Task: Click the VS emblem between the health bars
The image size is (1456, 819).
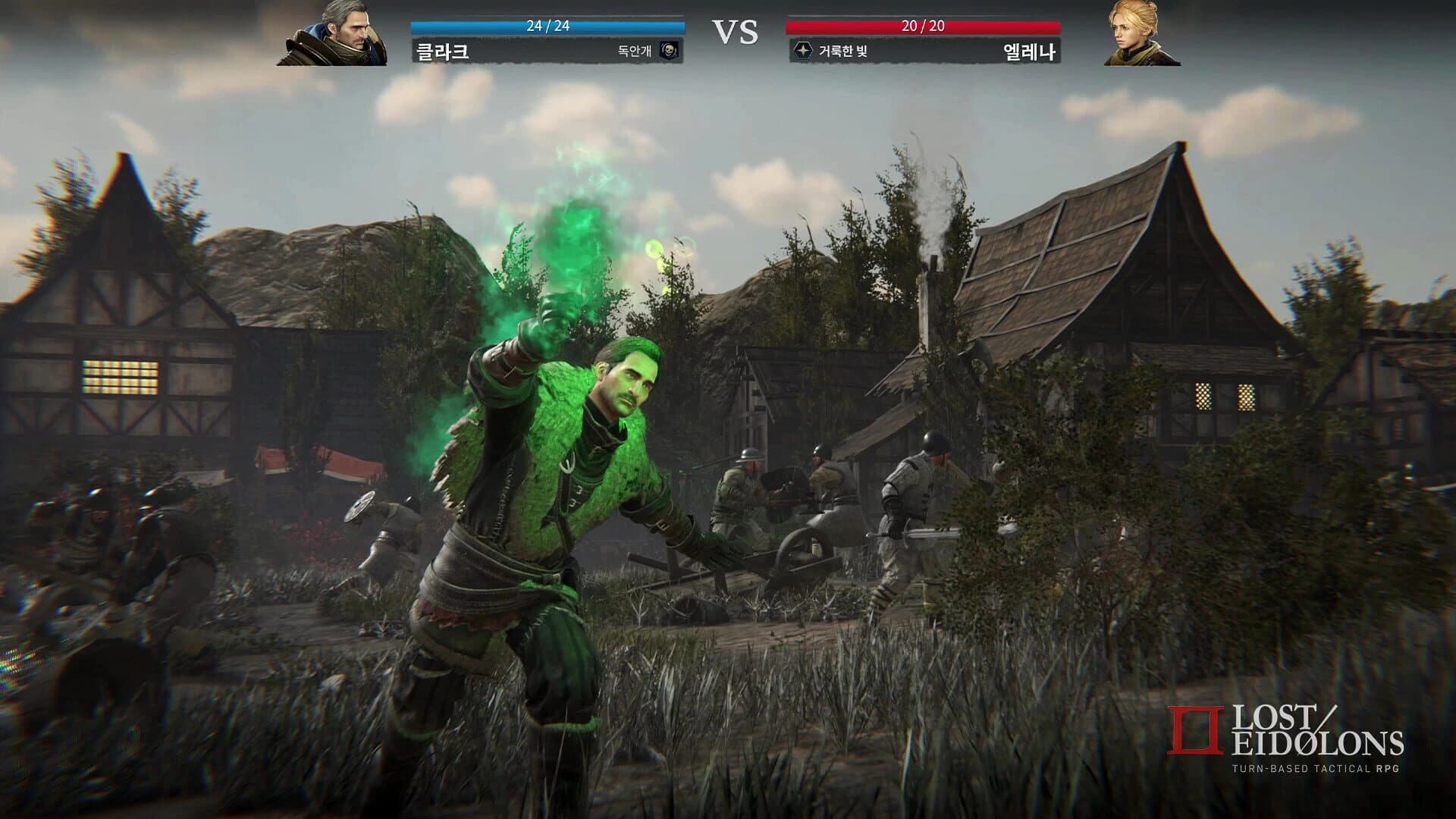Action: coord(734,32)
